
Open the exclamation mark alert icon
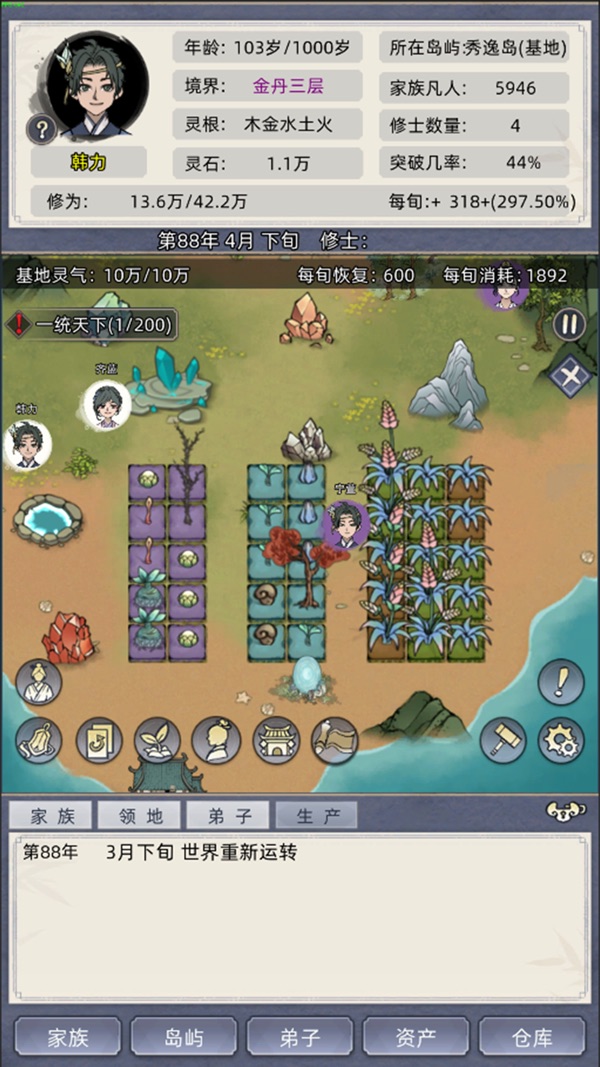click(561, 682)
